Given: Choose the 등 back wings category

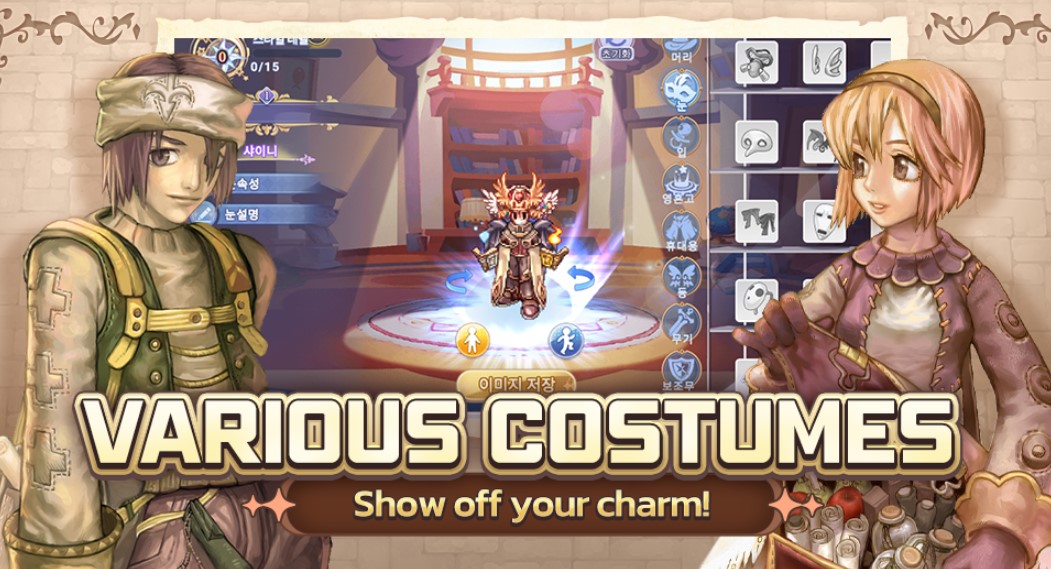Looking at the screenshot, I should 682,278.
